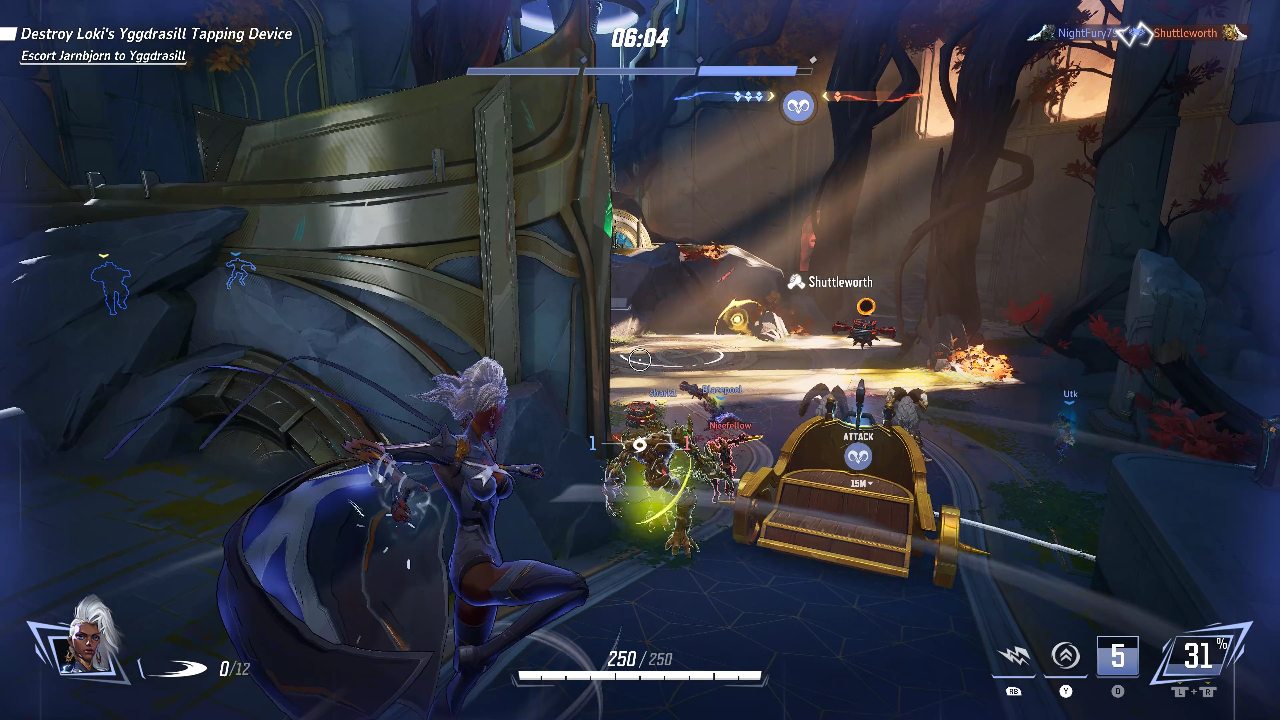
Task: Select the Escort Jarnbjorn to Yggdrasill sub-objective
Action: 103,56
